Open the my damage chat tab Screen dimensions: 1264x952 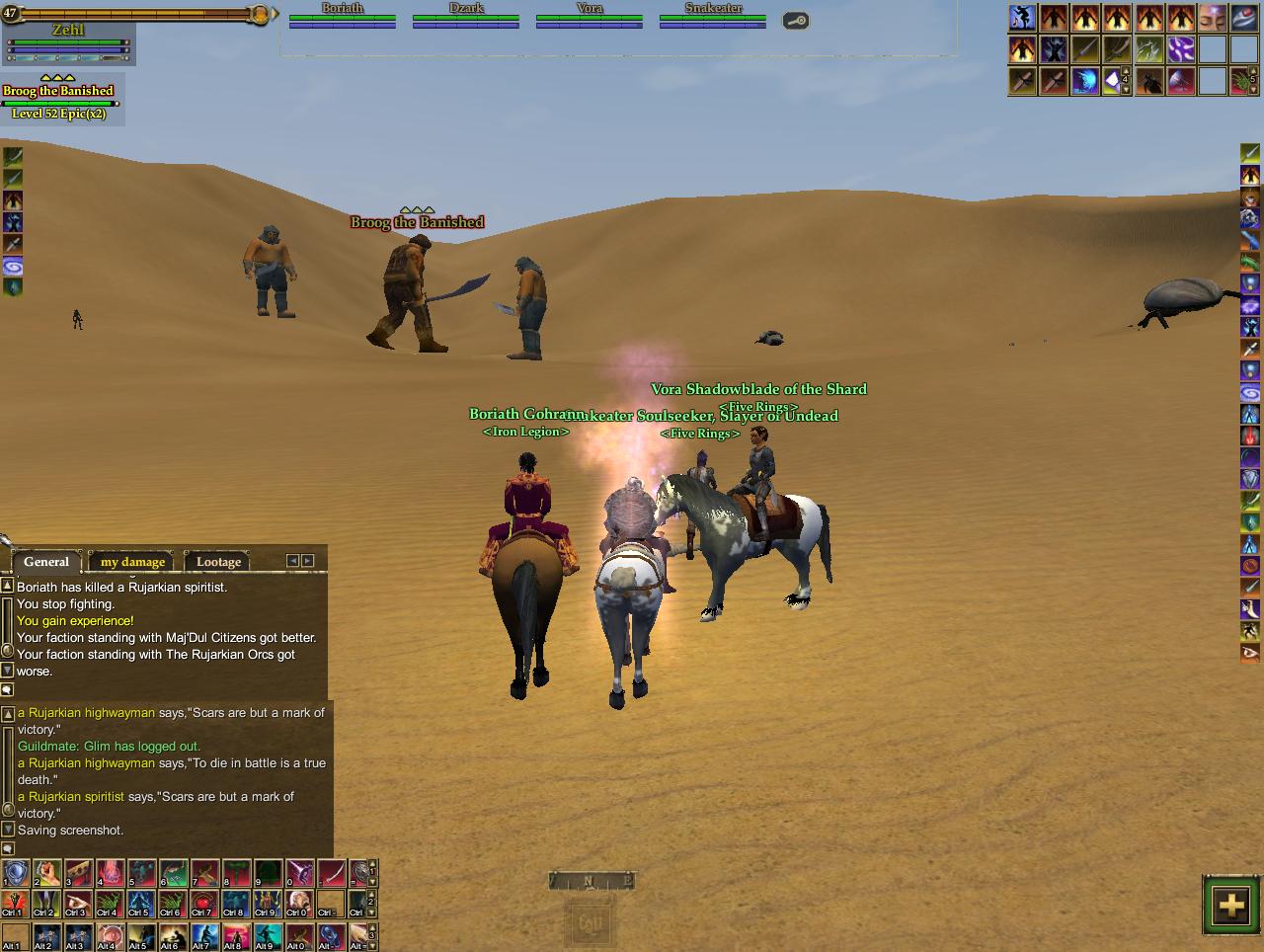pyautogui.click(x=132, y=562)
